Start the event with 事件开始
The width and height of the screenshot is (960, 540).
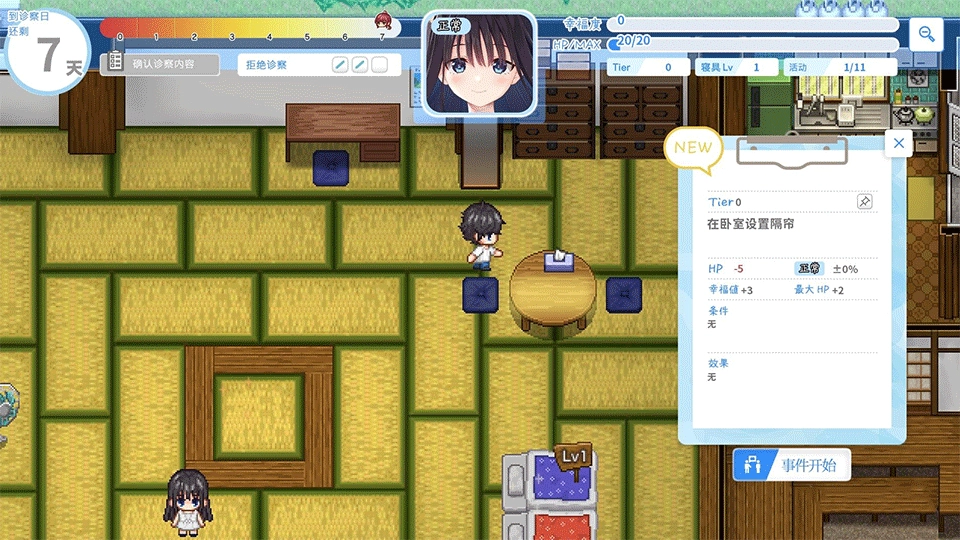pyautogui.click(x=792, y=466)
